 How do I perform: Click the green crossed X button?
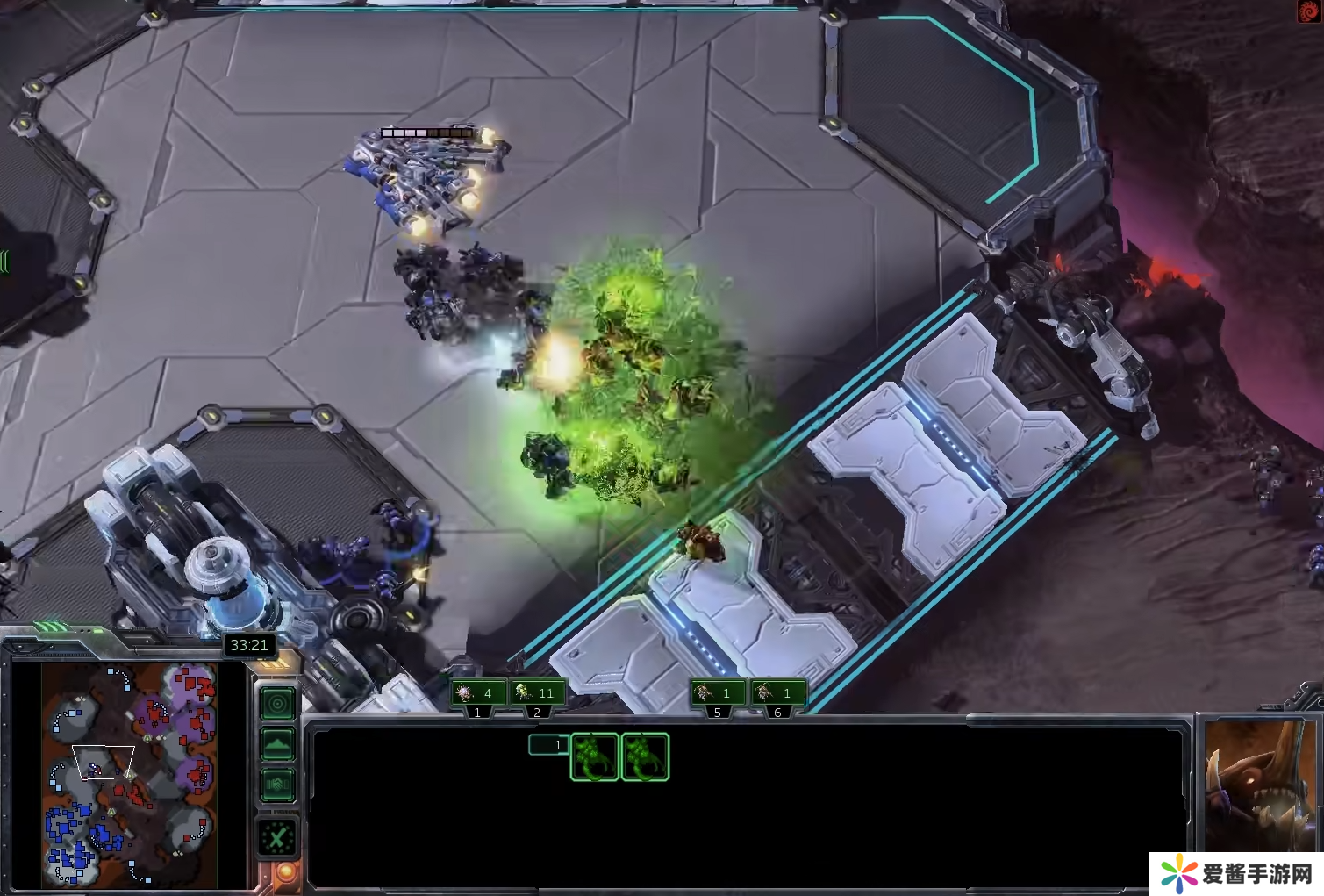point(278,838)
